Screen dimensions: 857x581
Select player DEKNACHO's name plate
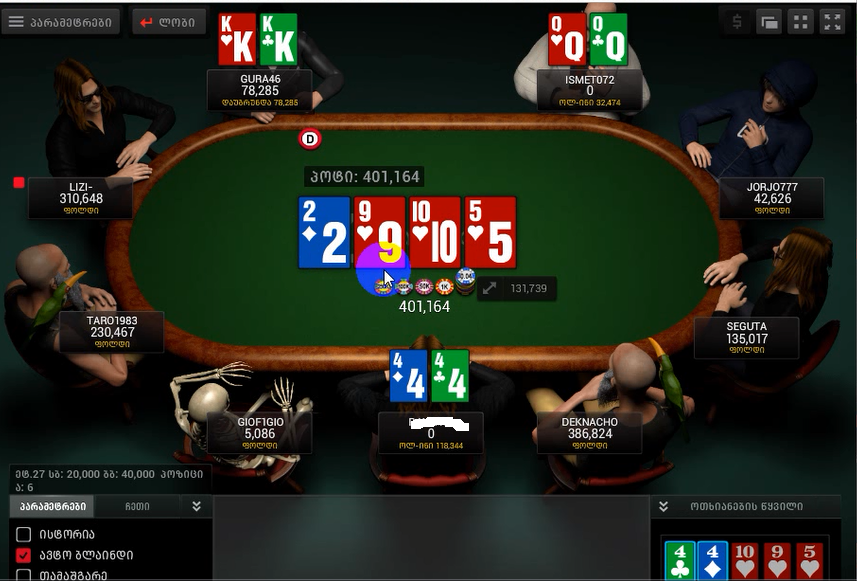click(589, 433)
